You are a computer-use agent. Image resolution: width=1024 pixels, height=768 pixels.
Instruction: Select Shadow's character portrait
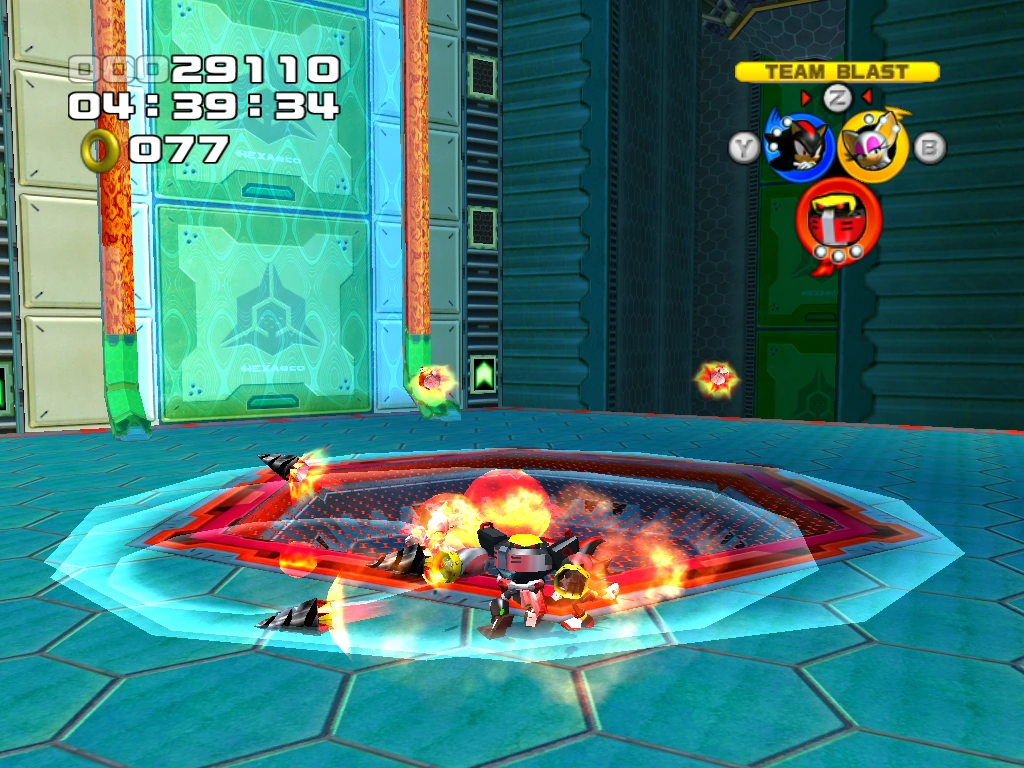point(797,143)
